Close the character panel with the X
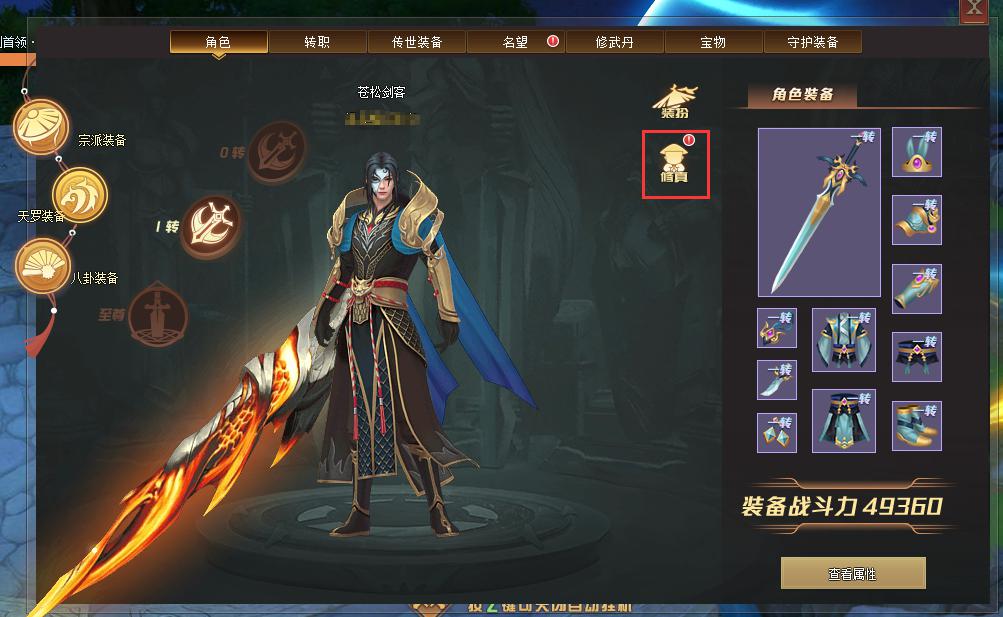Viewport: 1003px width, 617px height. [x=972, y=10]
